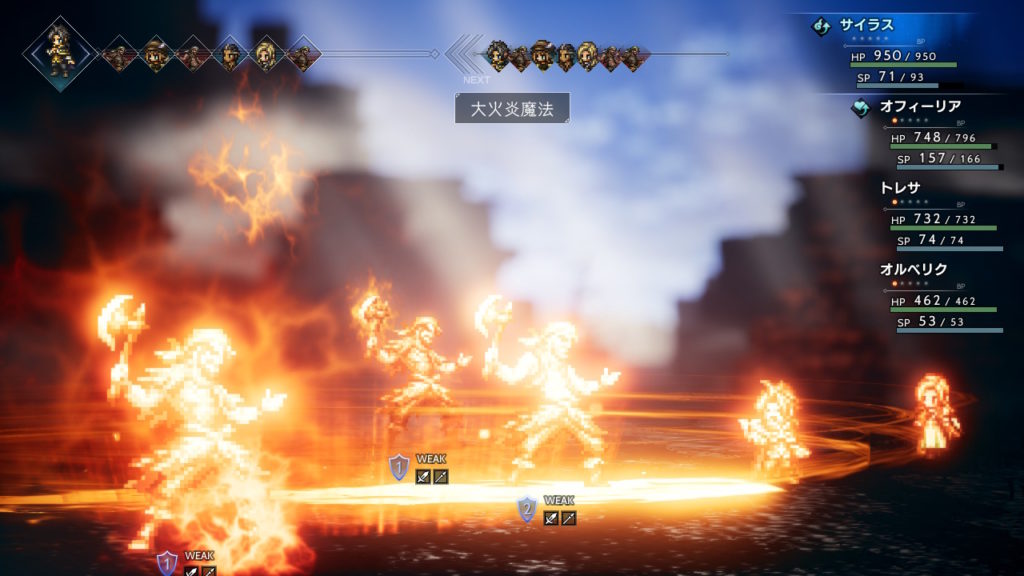The height and width of the screenshot is (576, 1024).
Task: Select サイラス in the party list
Action: point(866,26)
